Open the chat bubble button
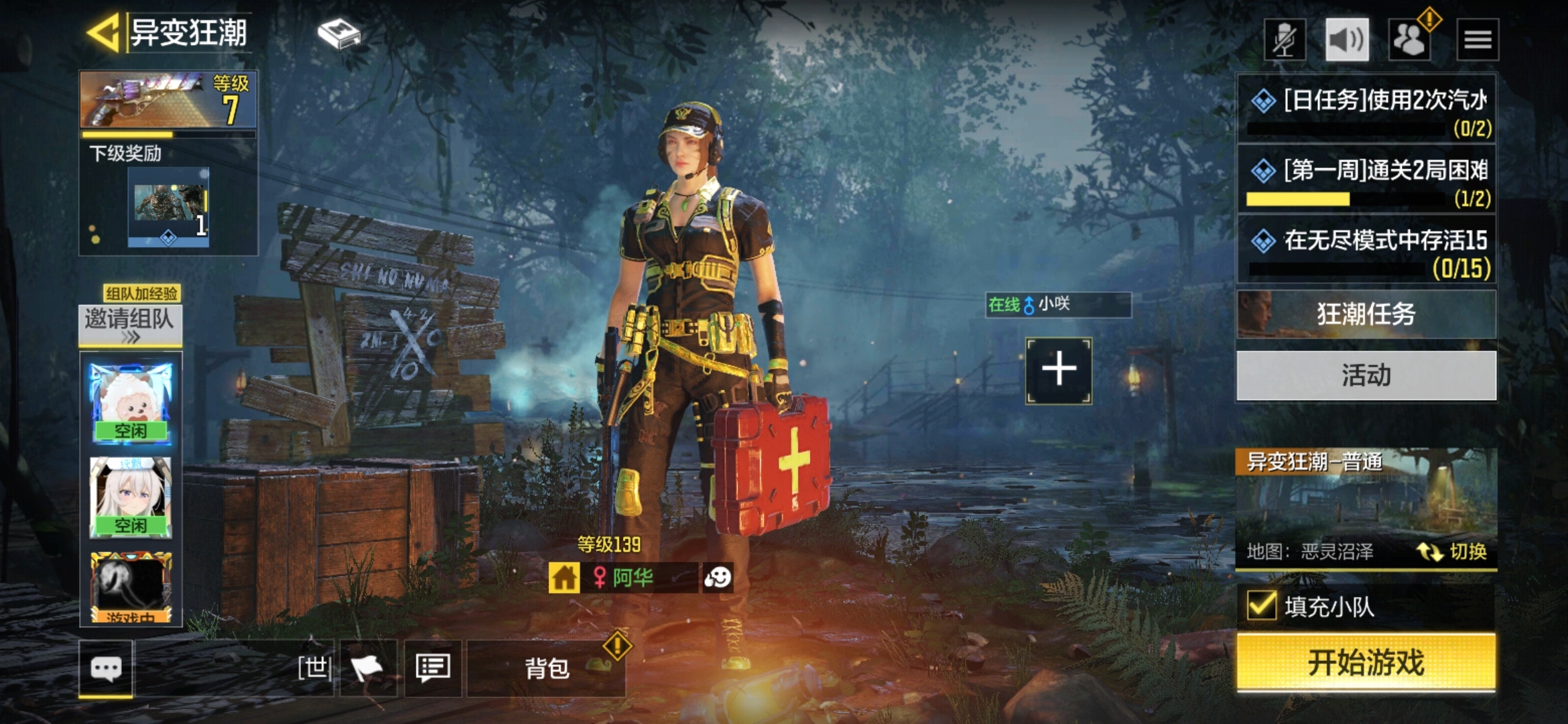Image resolution: width=1568 pixels, height=724 pixels. [106, 668]
